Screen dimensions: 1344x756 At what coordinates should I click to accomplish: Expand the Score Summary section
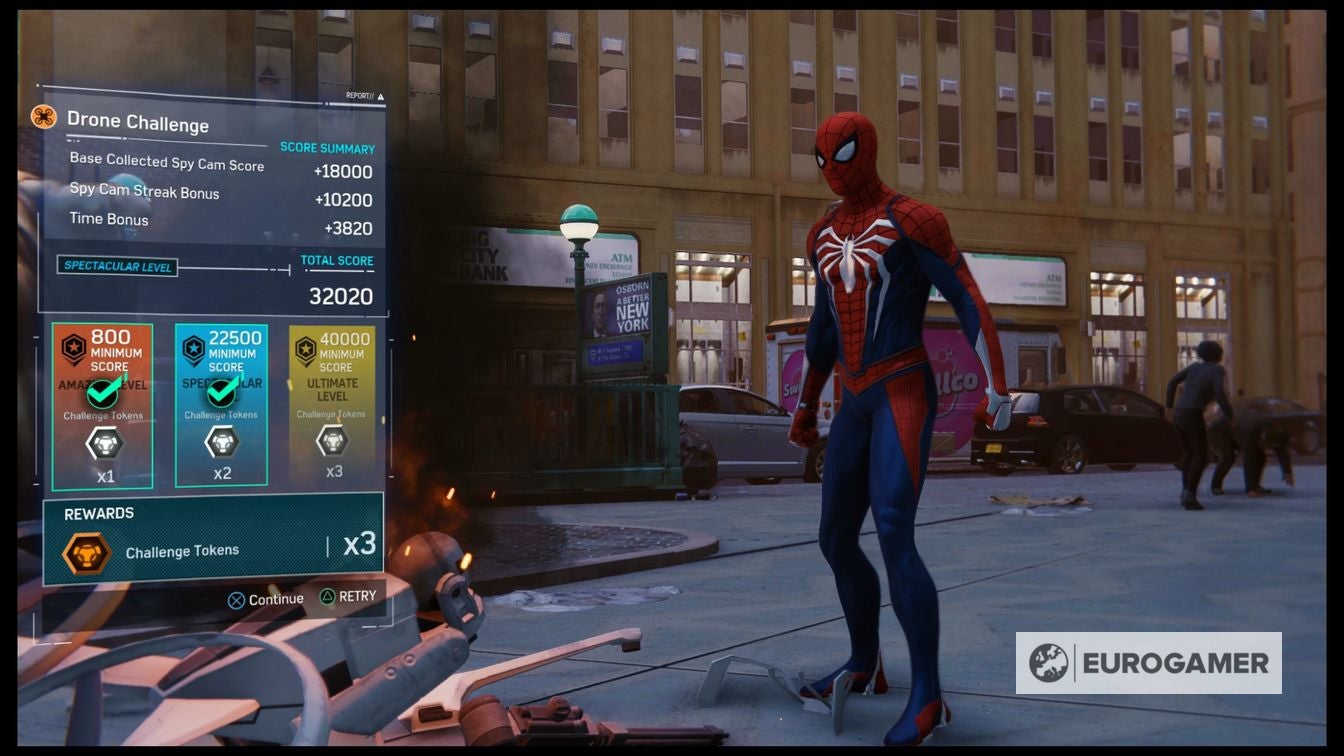click(325, 147)
